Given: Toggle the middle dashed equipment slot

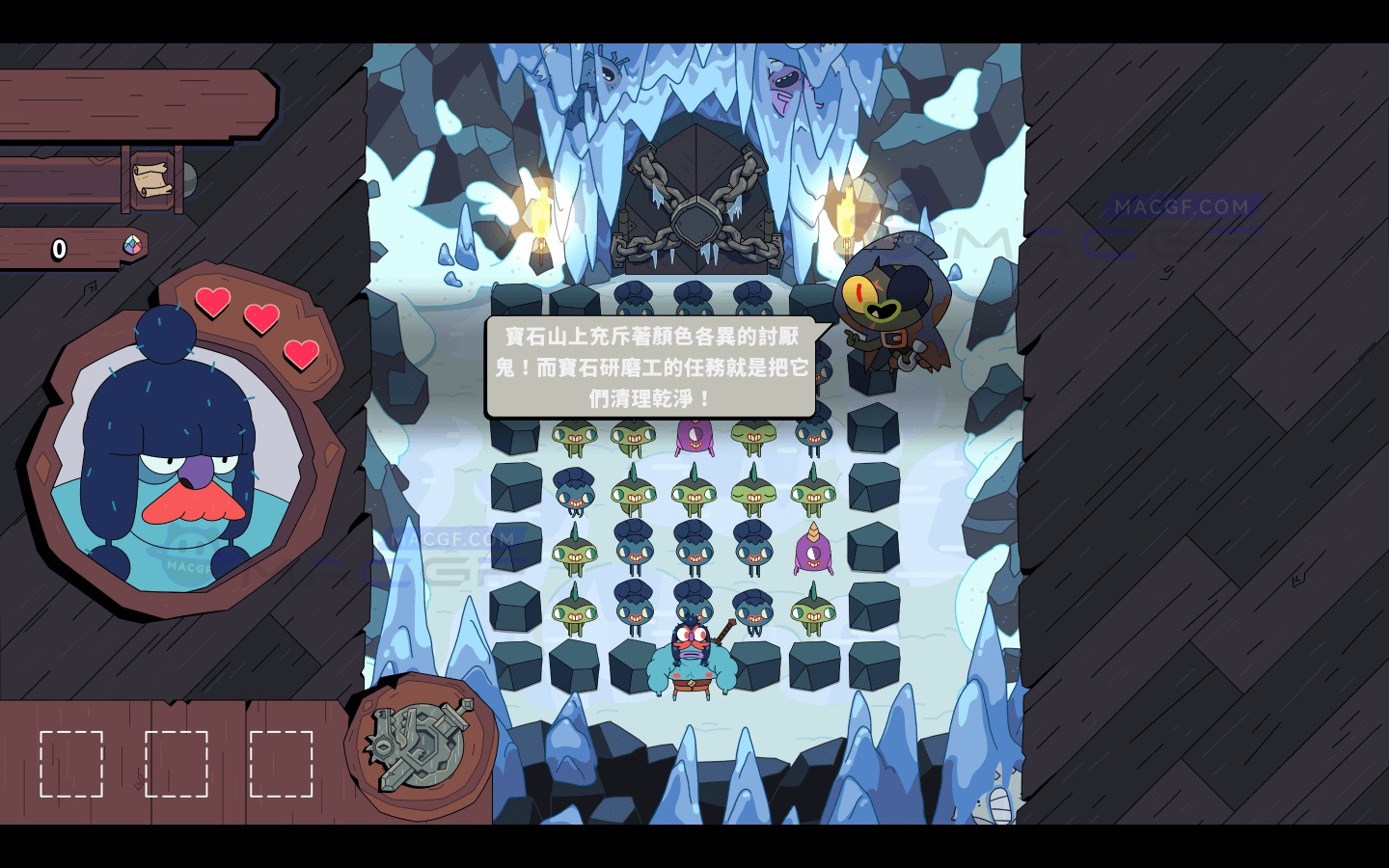Looking at the screenshot, I should coord(178,763).
